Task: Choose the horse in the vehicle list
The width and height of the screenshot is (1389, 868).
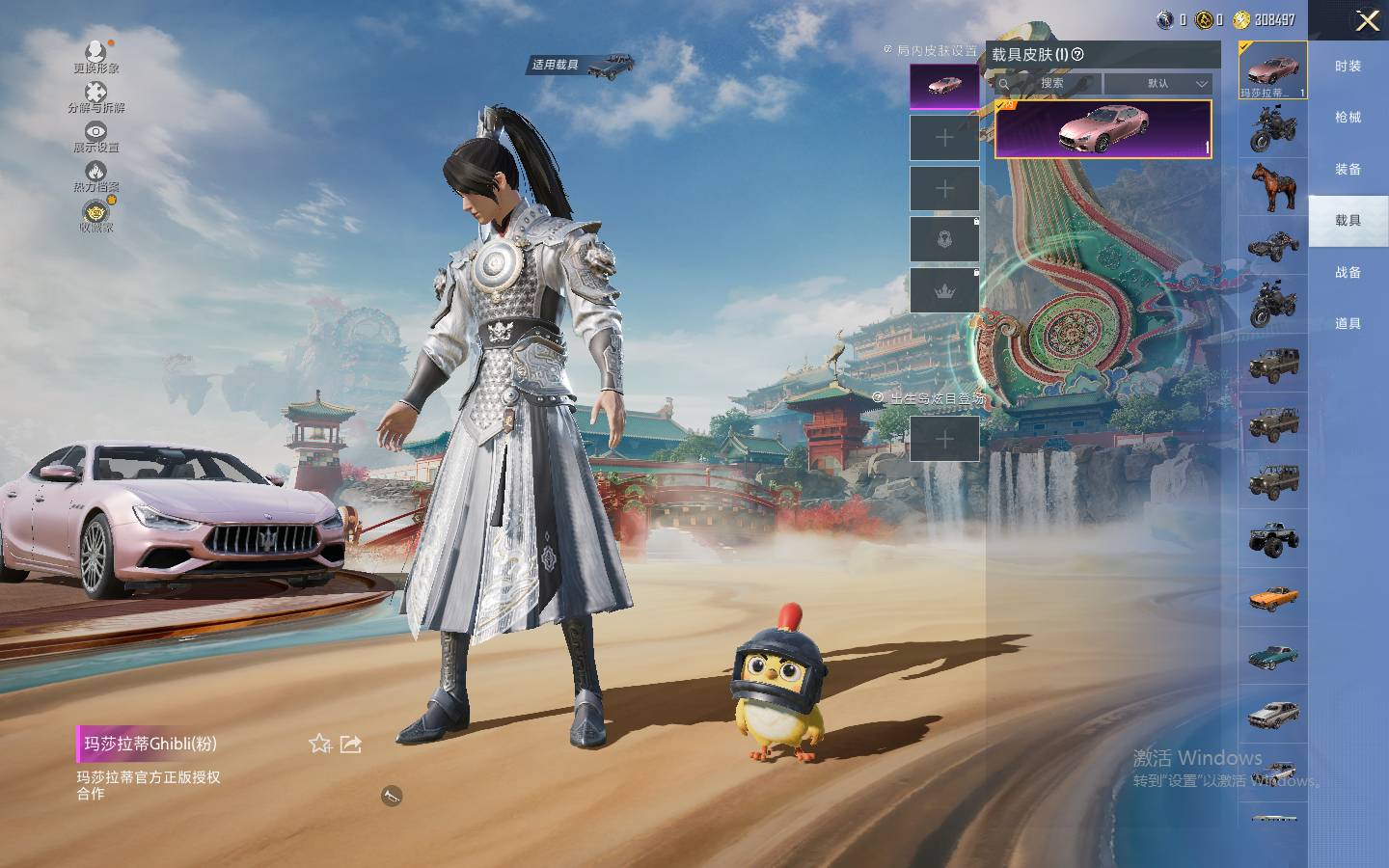Action: coord(1273,187)
